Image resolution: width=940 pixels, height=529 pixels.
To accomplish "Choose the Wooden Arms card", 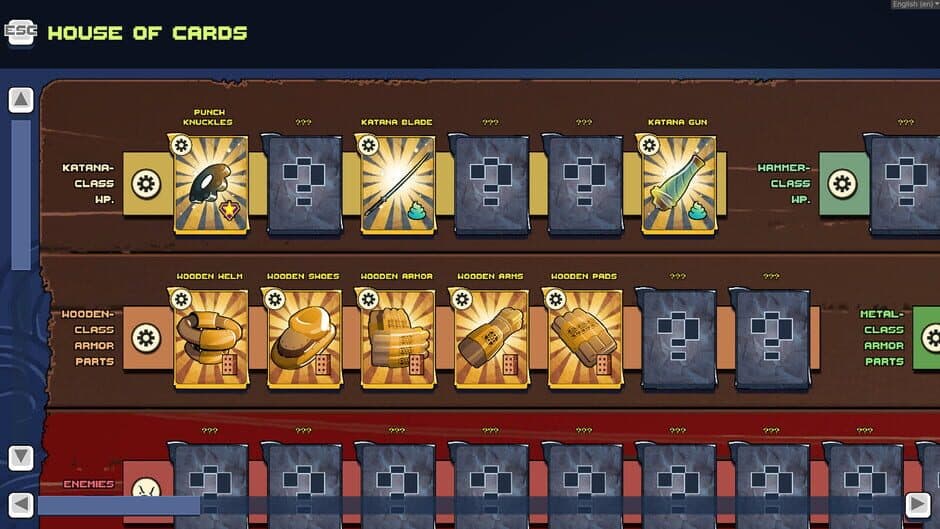I will coord(490,338).
